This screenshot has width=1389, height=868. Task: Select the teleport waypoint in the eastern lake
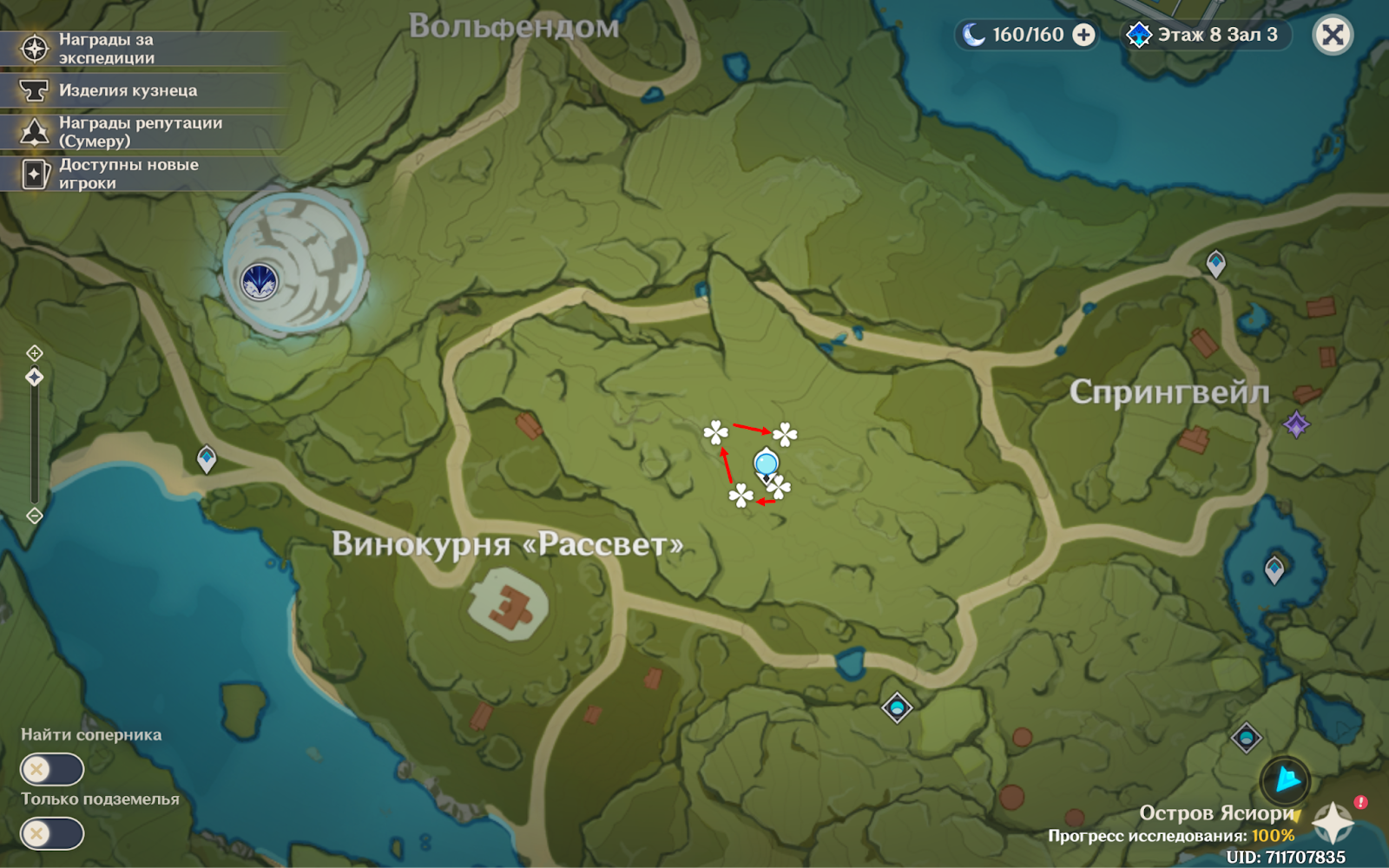tap(1274, 569)
